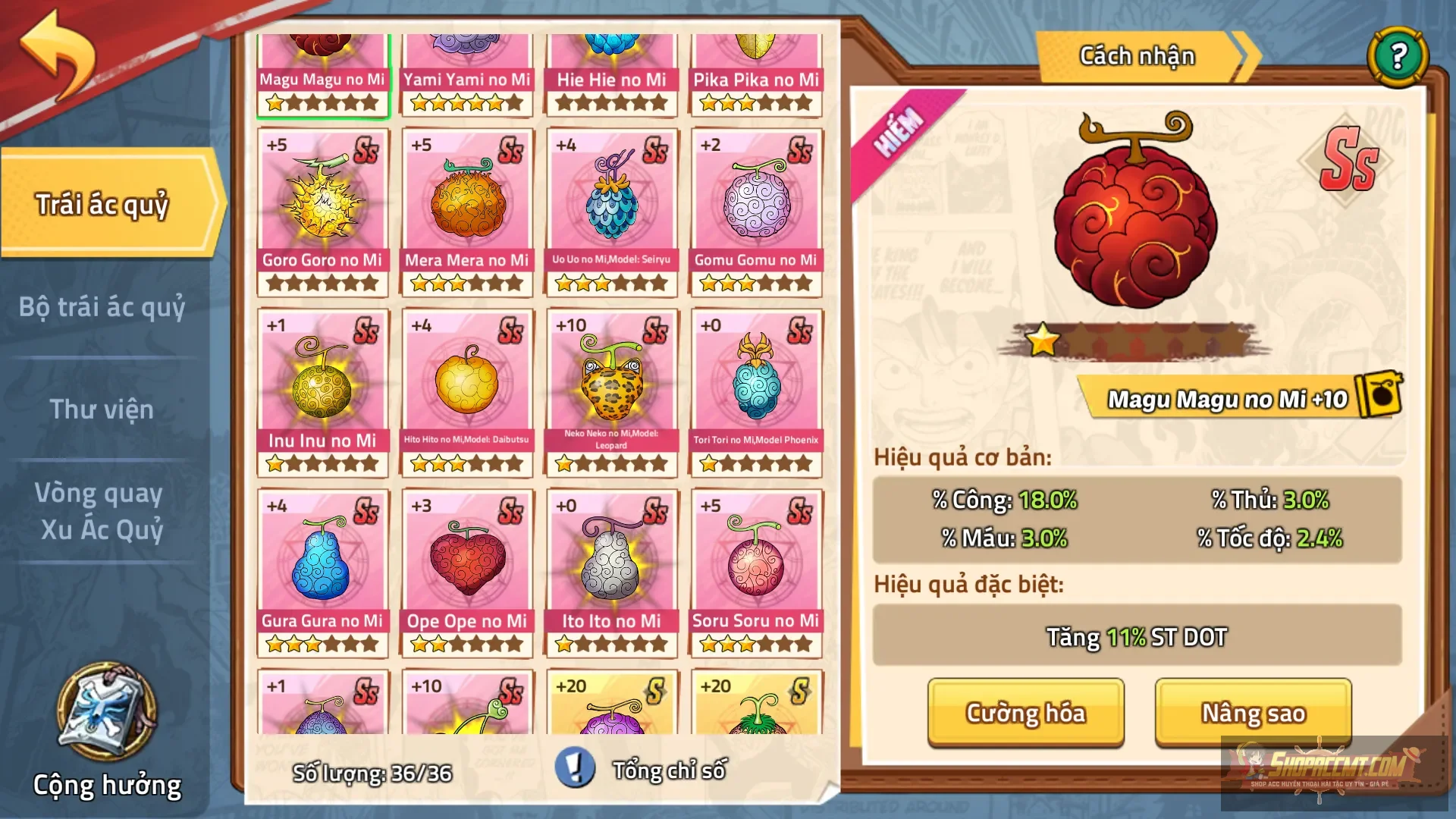Open help with the question mark
This screenshot has height=819, width=1456.
[x=1398, y=56]
